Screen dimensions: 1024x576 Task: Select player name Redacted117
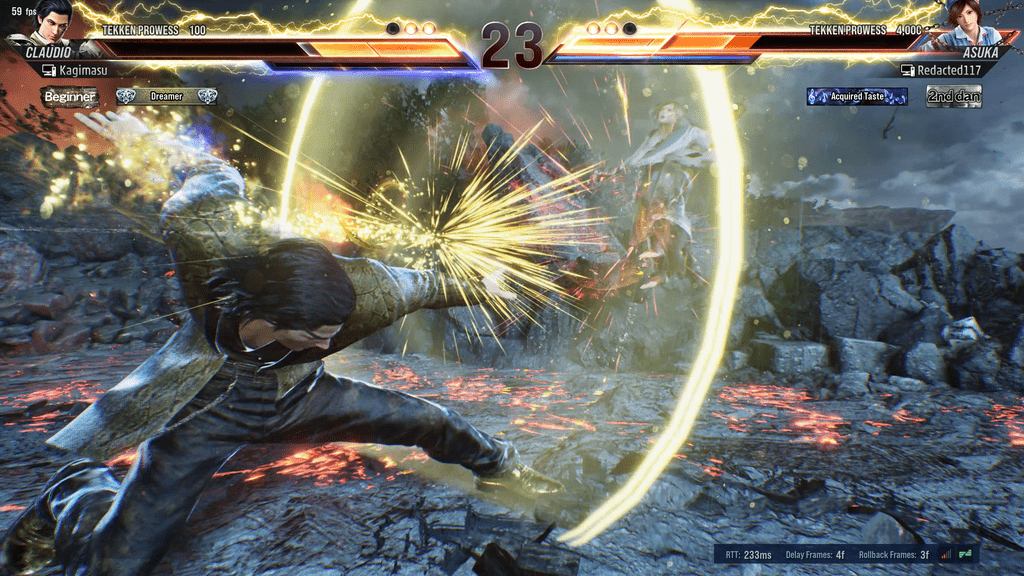(949, 71)
